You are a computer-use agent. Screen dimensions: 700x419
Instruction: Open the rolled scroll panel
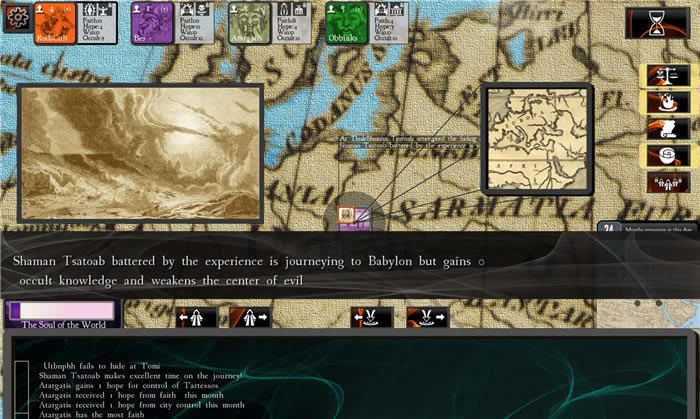[x=661, y=155]
